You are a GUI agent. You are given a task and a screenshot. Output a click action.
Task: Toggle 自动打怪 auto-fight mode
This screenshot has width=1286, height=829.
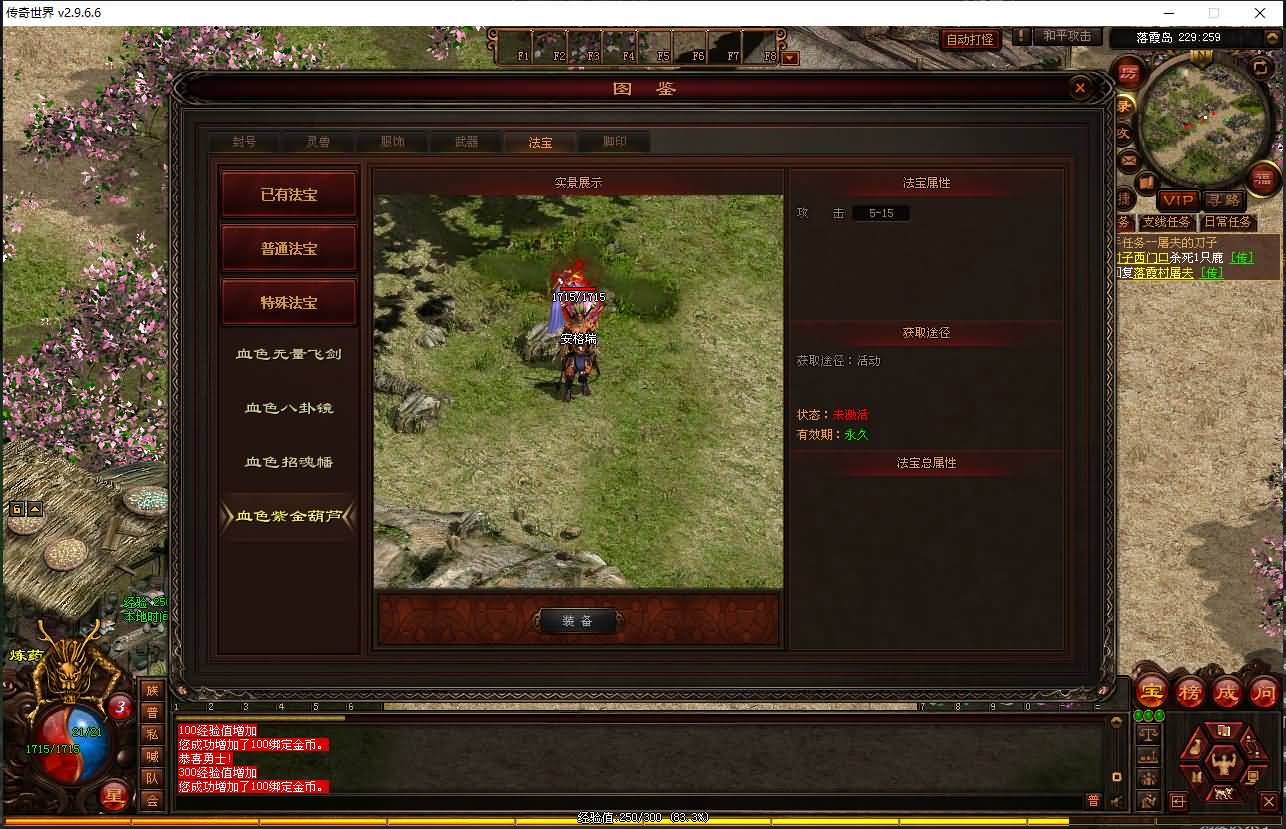click(x=969, y=36)
